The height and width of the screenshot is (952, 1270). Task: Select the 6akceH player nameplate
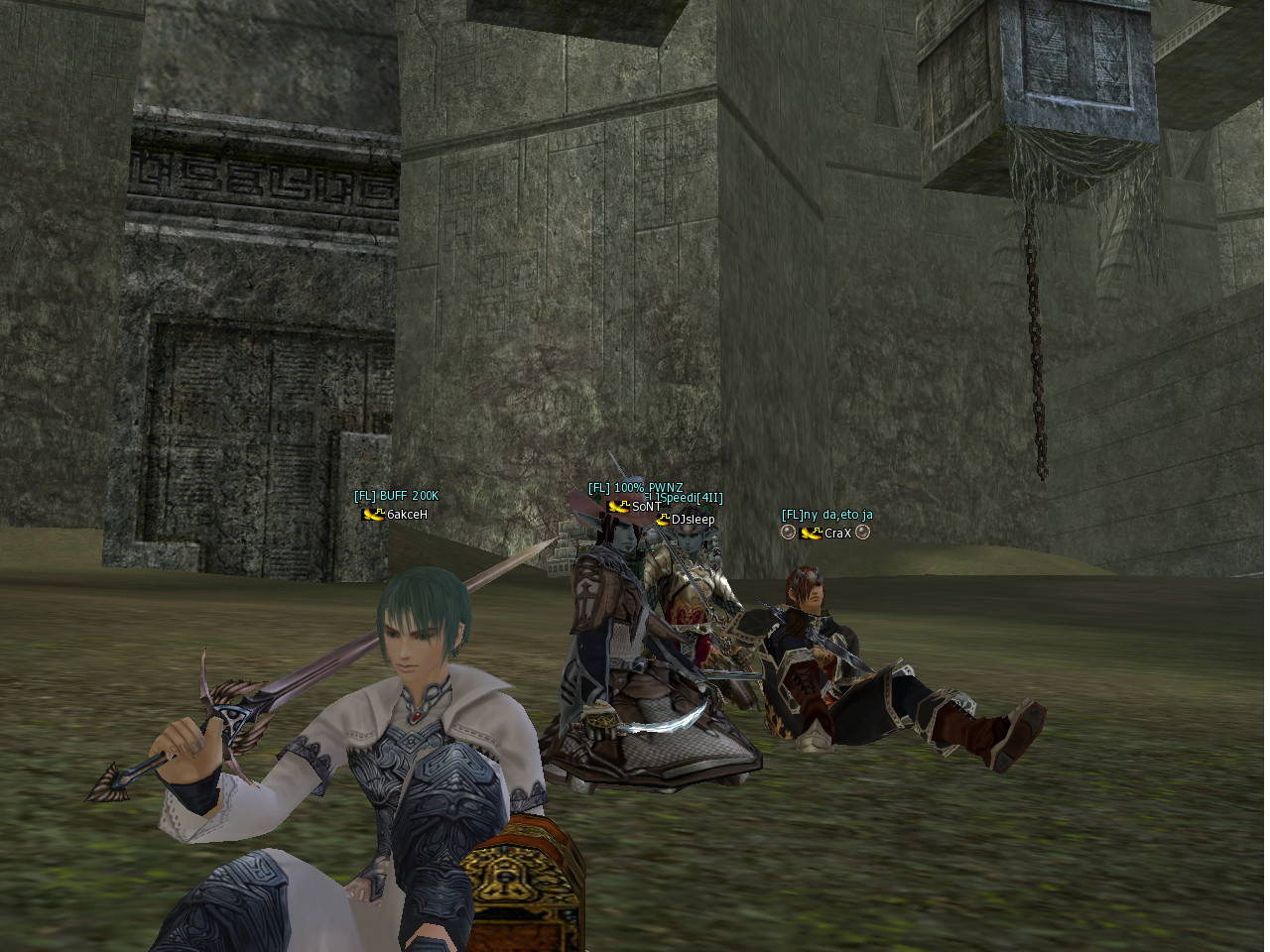tap(407, 515)
